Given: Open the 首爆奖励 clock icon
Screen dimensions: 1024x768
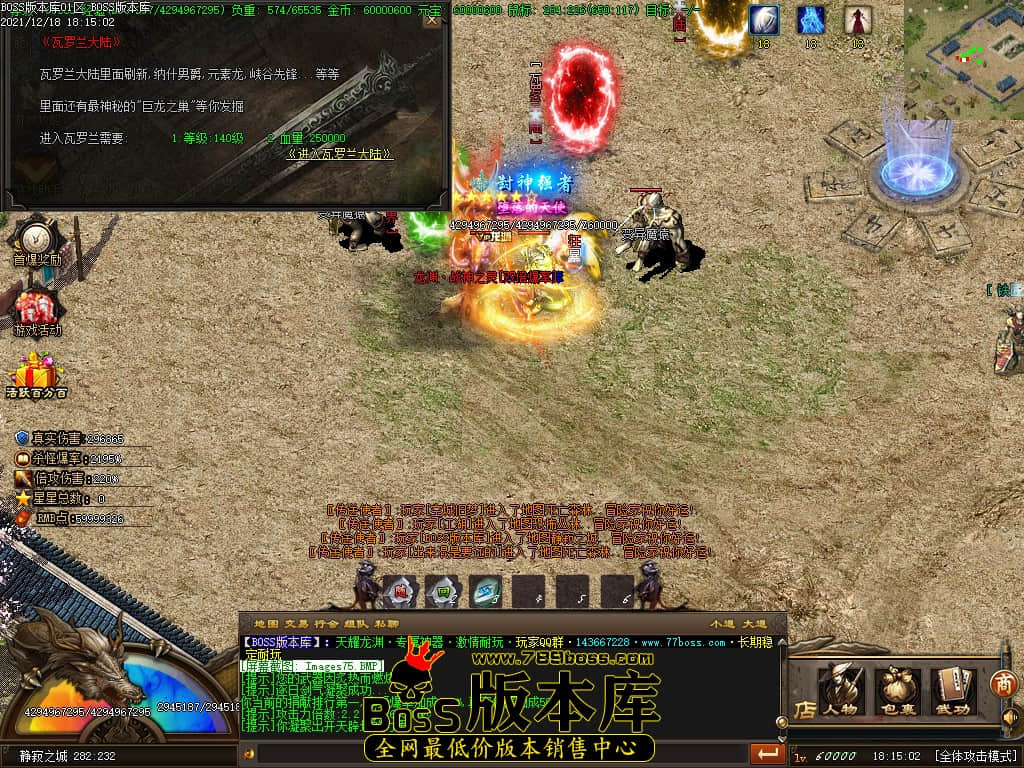Looking at the screenshot, I should (37, 240).
